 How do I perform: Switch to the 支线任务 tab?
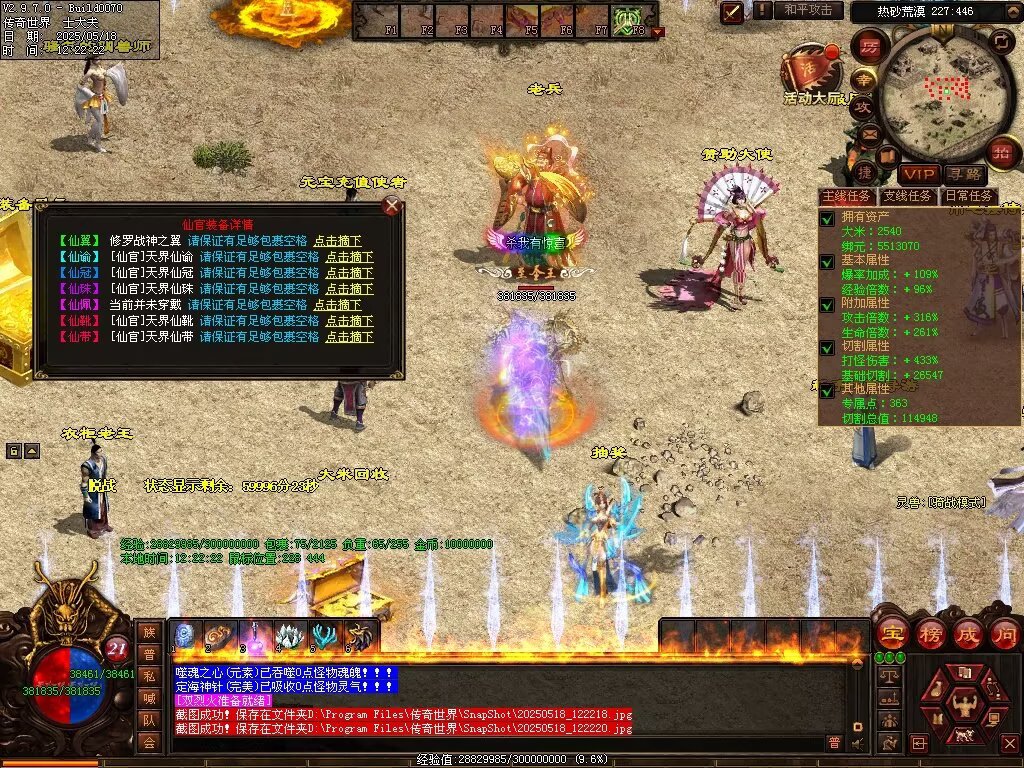907,196
